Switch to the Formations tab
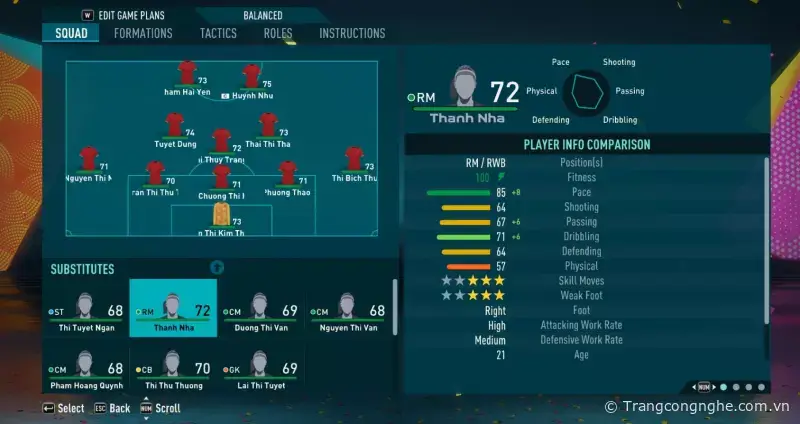Screen dimensions: 800x424 [143, 33]
